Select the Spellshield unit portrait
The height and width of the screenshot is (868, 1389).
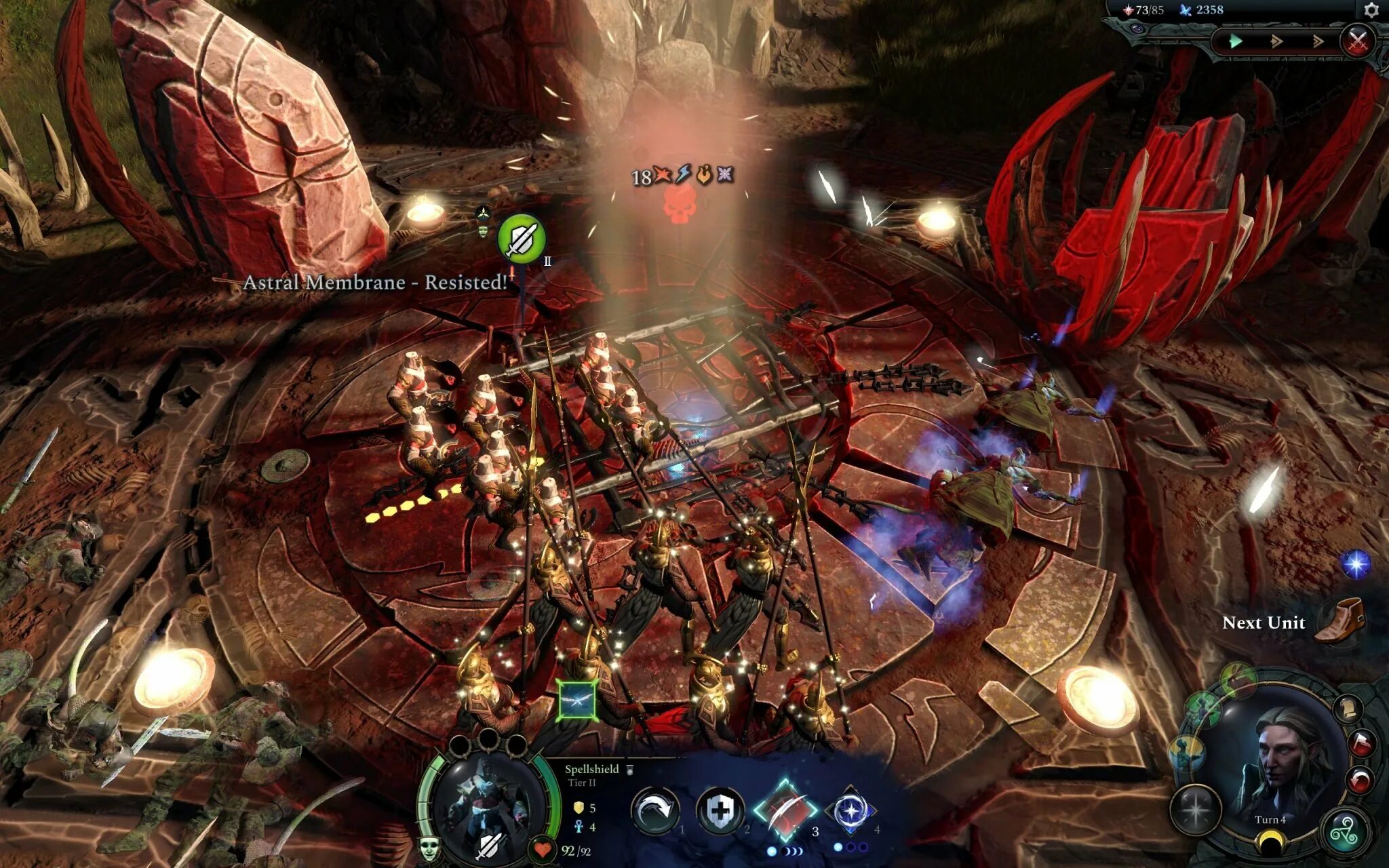pos(487,807)
